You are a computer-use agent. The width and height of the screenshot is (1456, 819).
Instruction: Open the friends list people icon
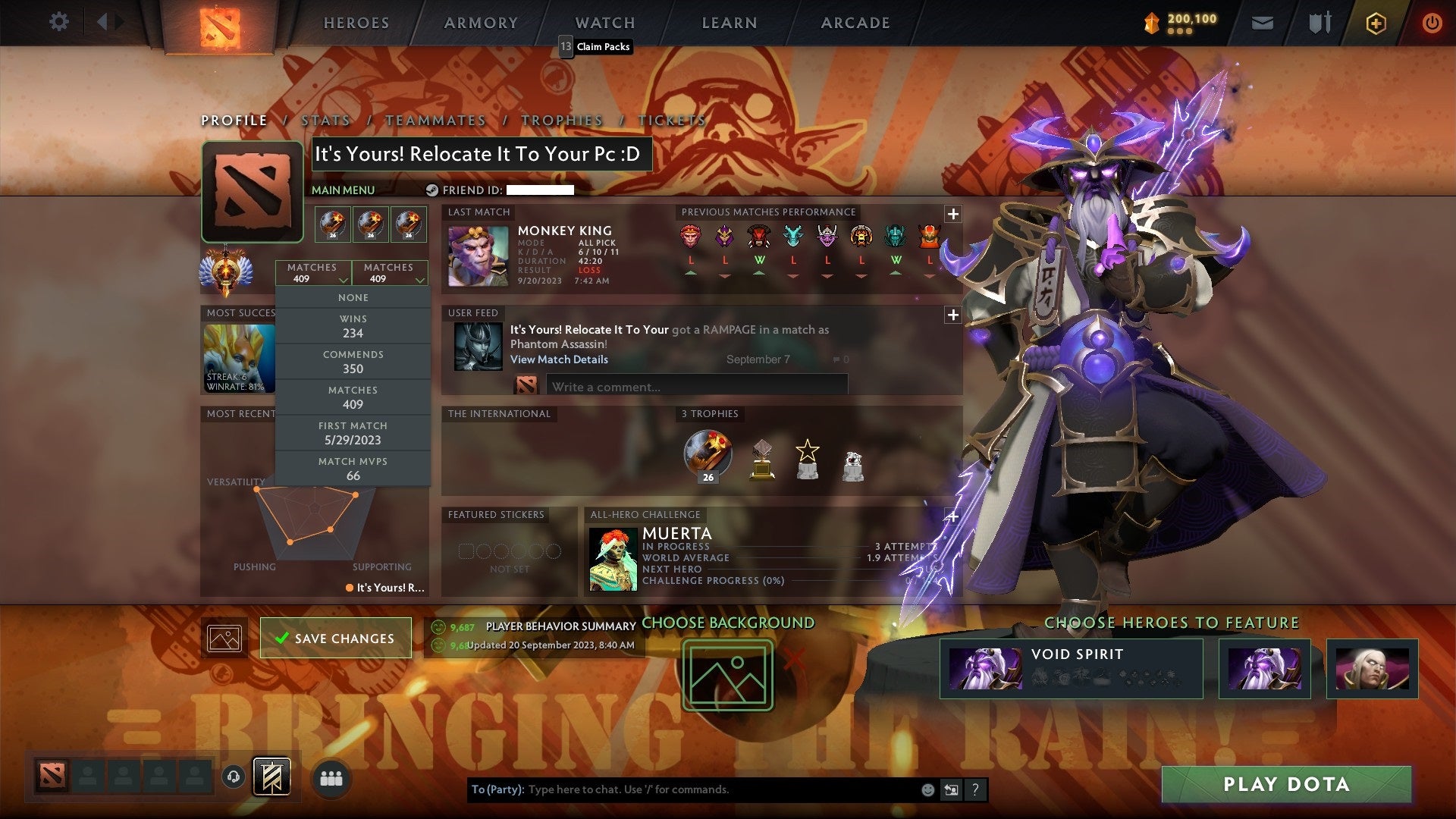332,777
